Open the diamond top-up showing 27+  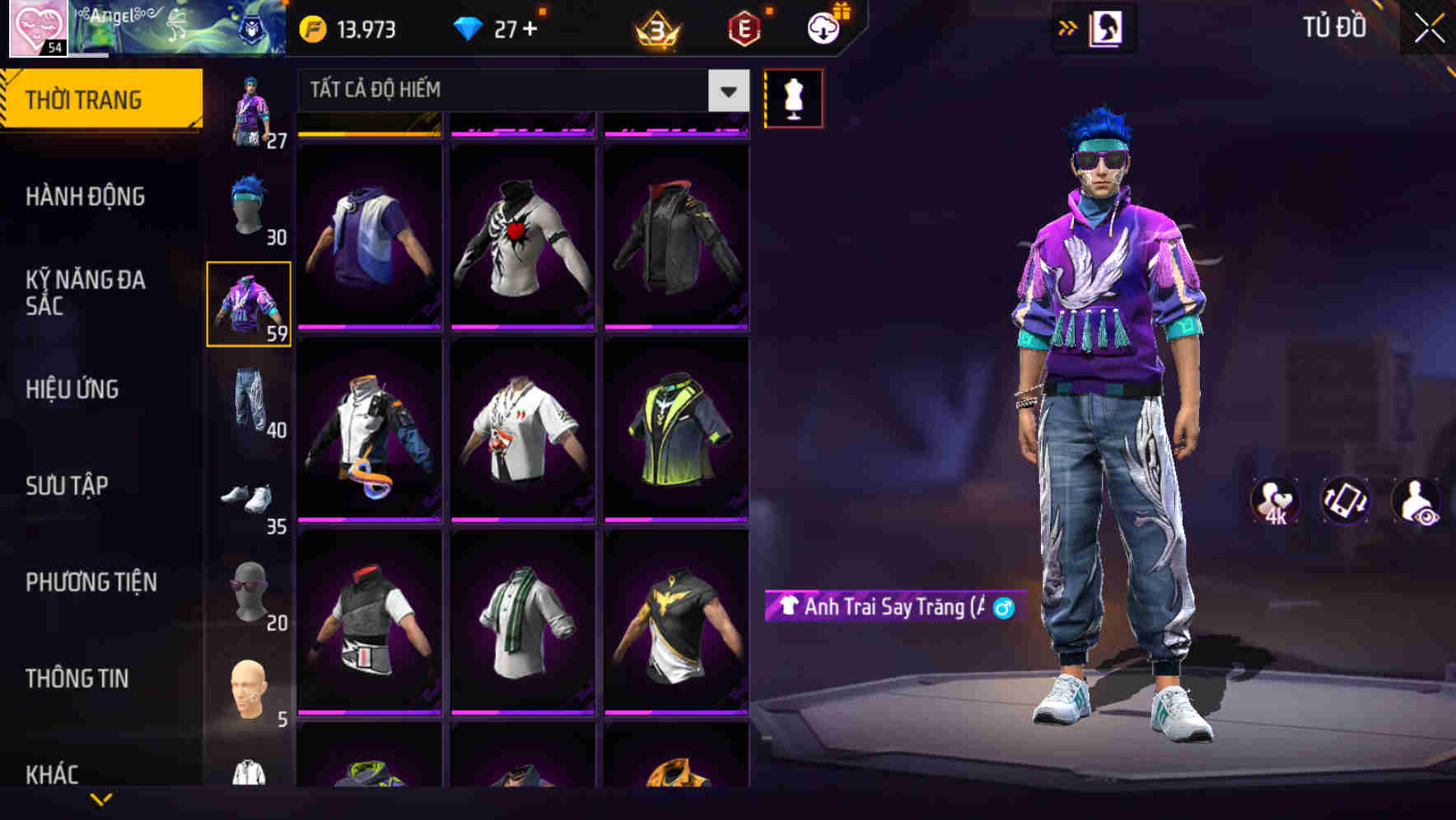point(493,28)
